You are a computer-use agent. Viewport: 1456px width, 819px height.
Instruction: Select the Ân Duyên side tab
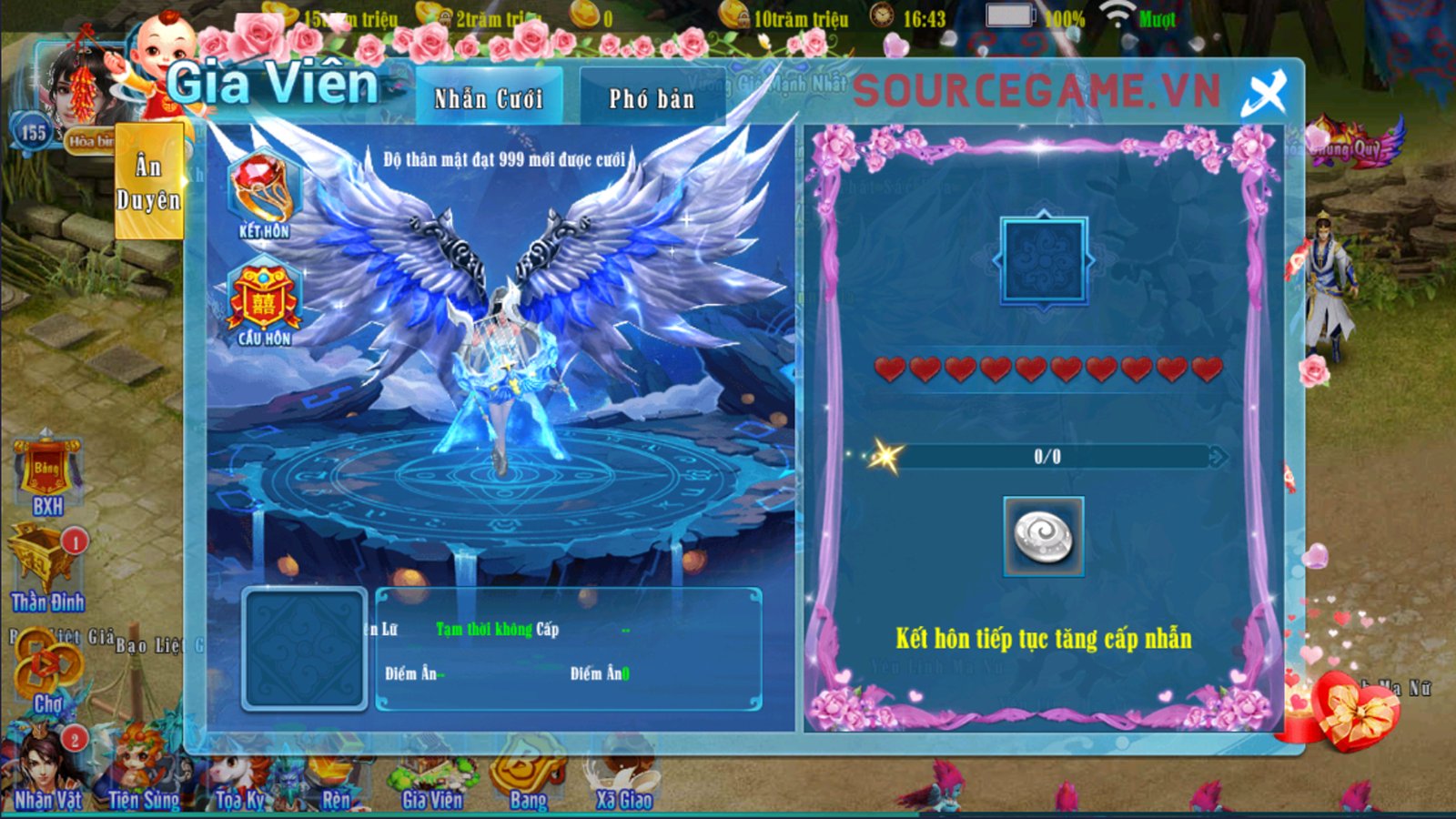(149, 183)
